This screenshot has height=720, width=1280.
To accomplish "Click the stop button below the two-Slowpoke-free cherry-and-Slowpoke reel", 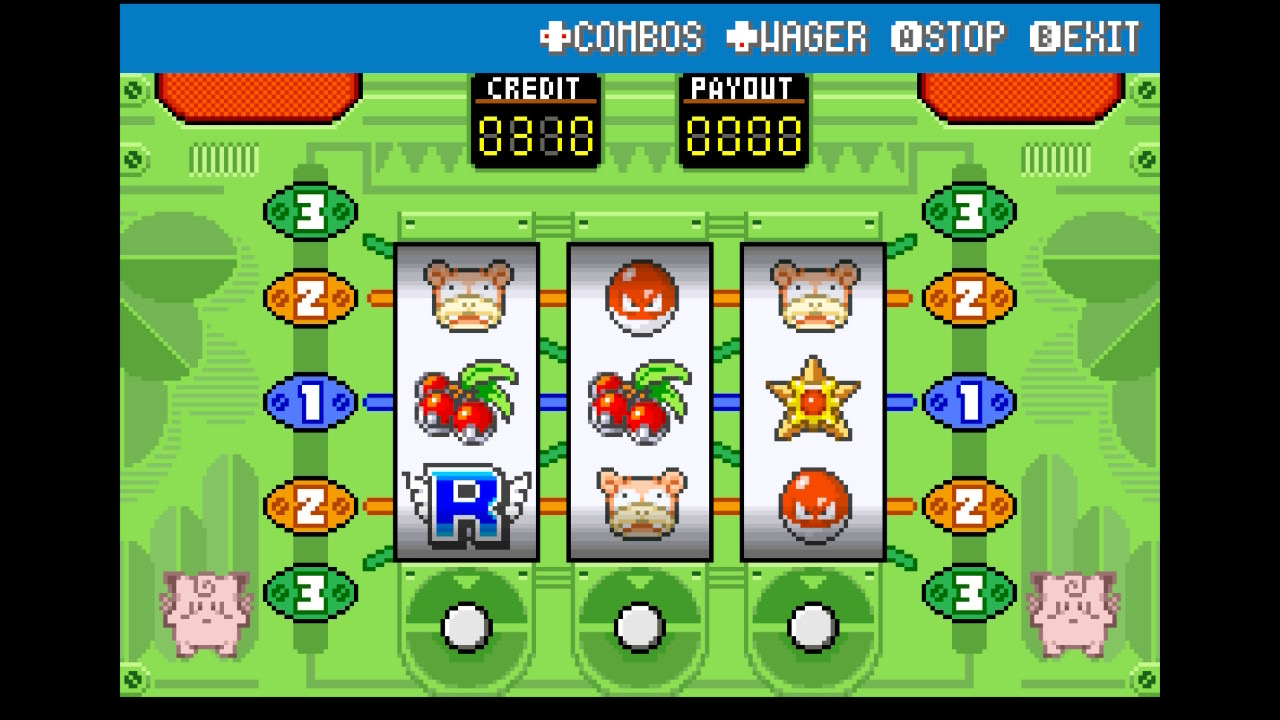I will (x=639, y=627).
